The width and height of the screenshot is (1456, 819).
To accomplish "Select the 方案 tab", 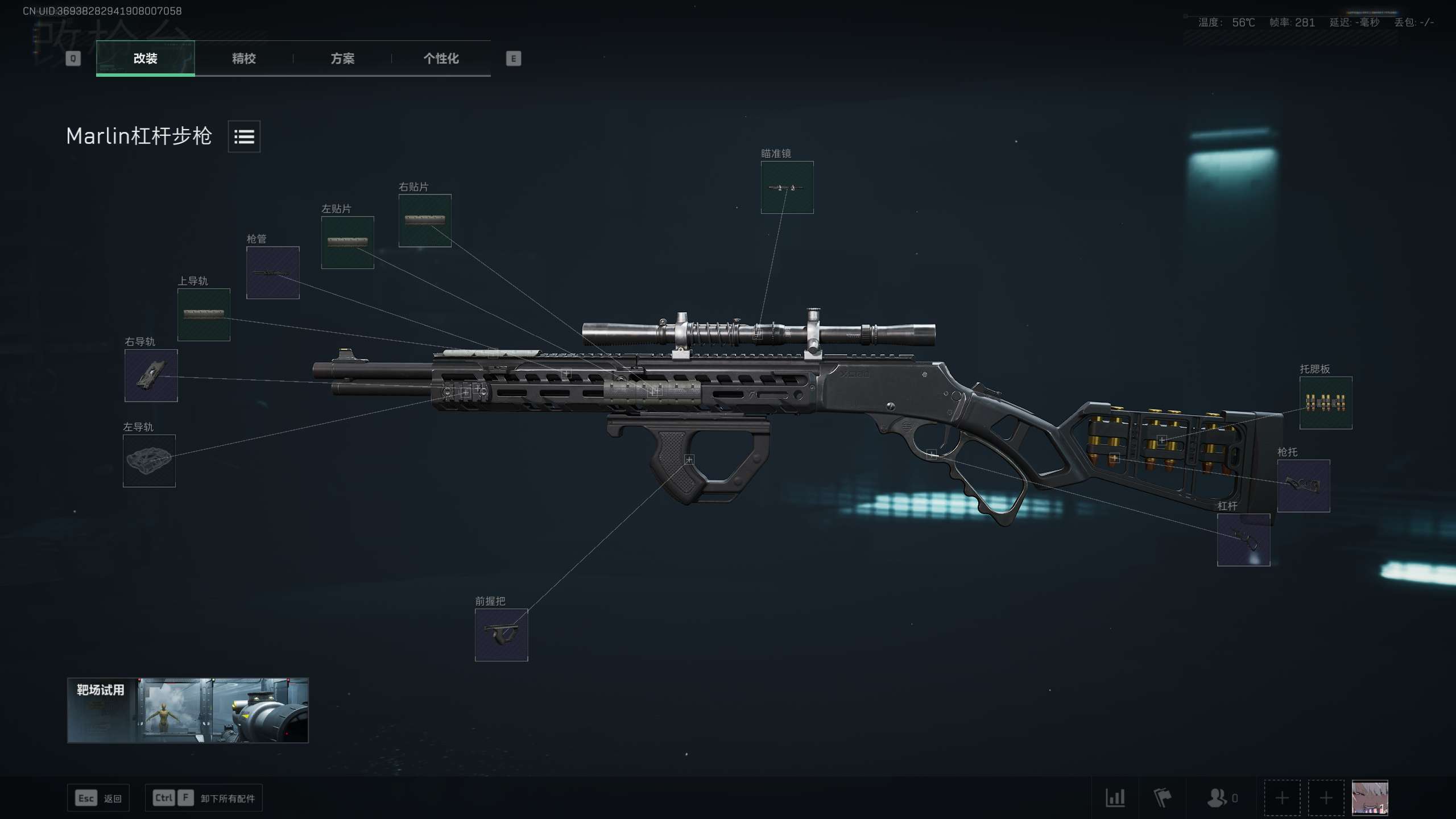I will click(342, 58).
